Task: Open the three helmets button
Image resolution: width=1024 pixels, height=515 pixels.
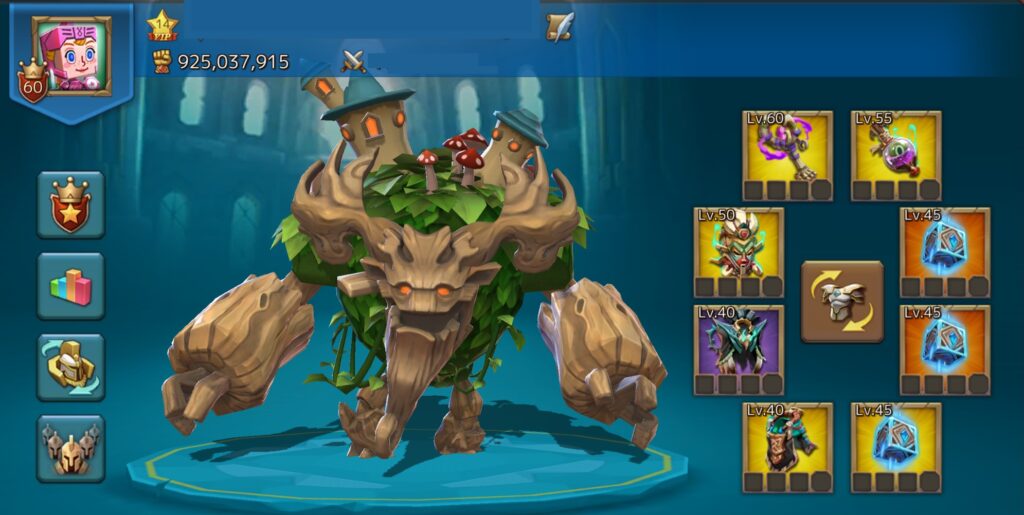Action: [x=71, y=448]
